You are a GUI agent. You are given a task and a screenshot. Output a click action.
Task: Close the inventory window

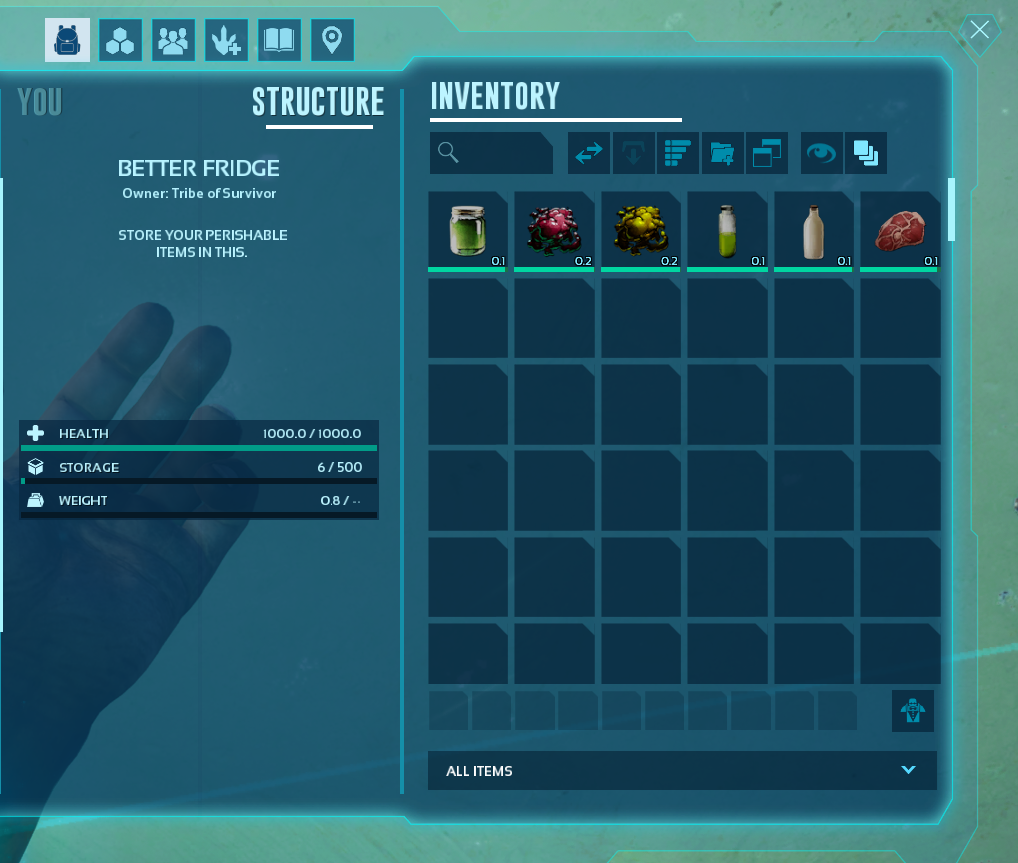979,30
